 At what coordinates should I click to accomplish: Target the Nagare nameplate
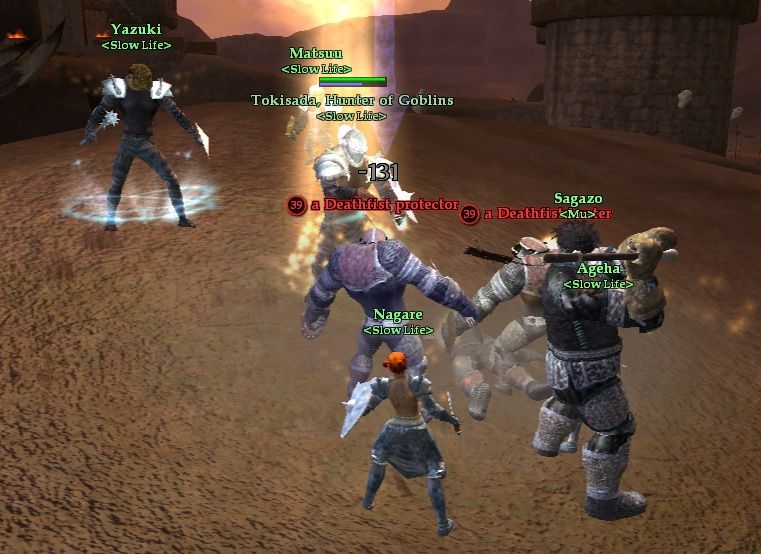pyautogui.click(x=398, y=315)
